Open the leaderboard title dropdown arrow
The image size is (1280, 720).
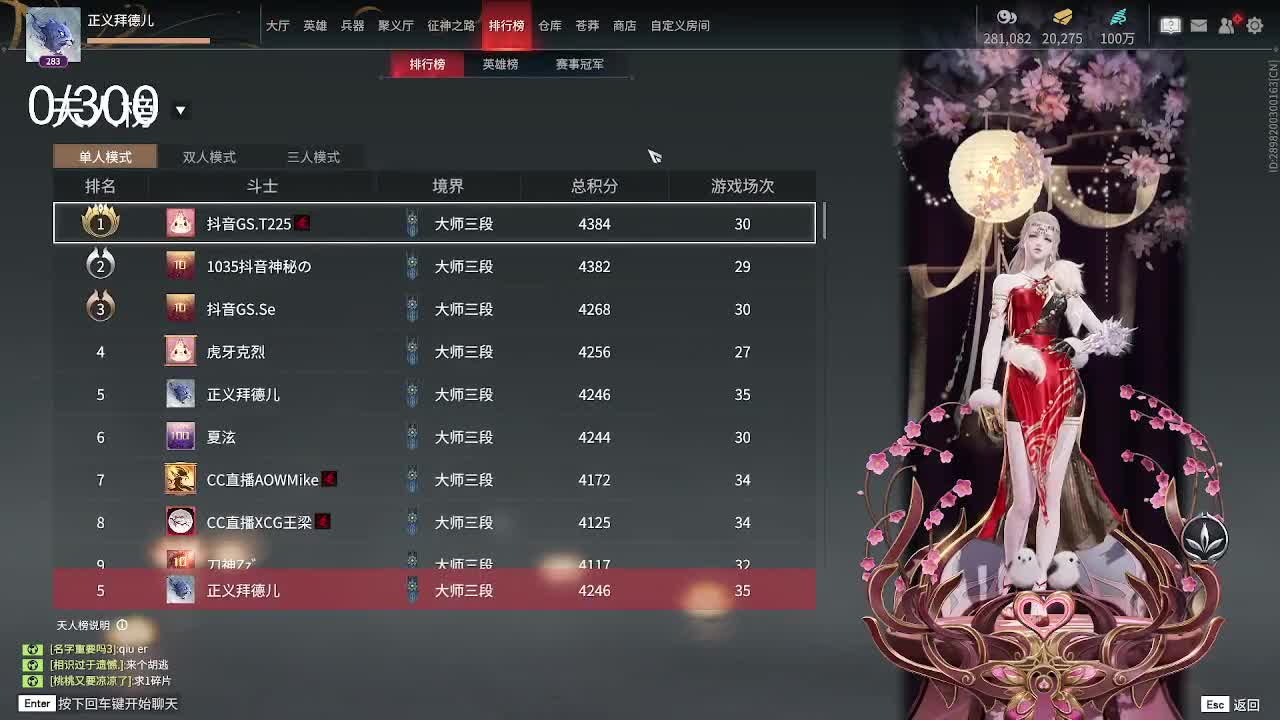pyautogui.click(x=180, y=108)
